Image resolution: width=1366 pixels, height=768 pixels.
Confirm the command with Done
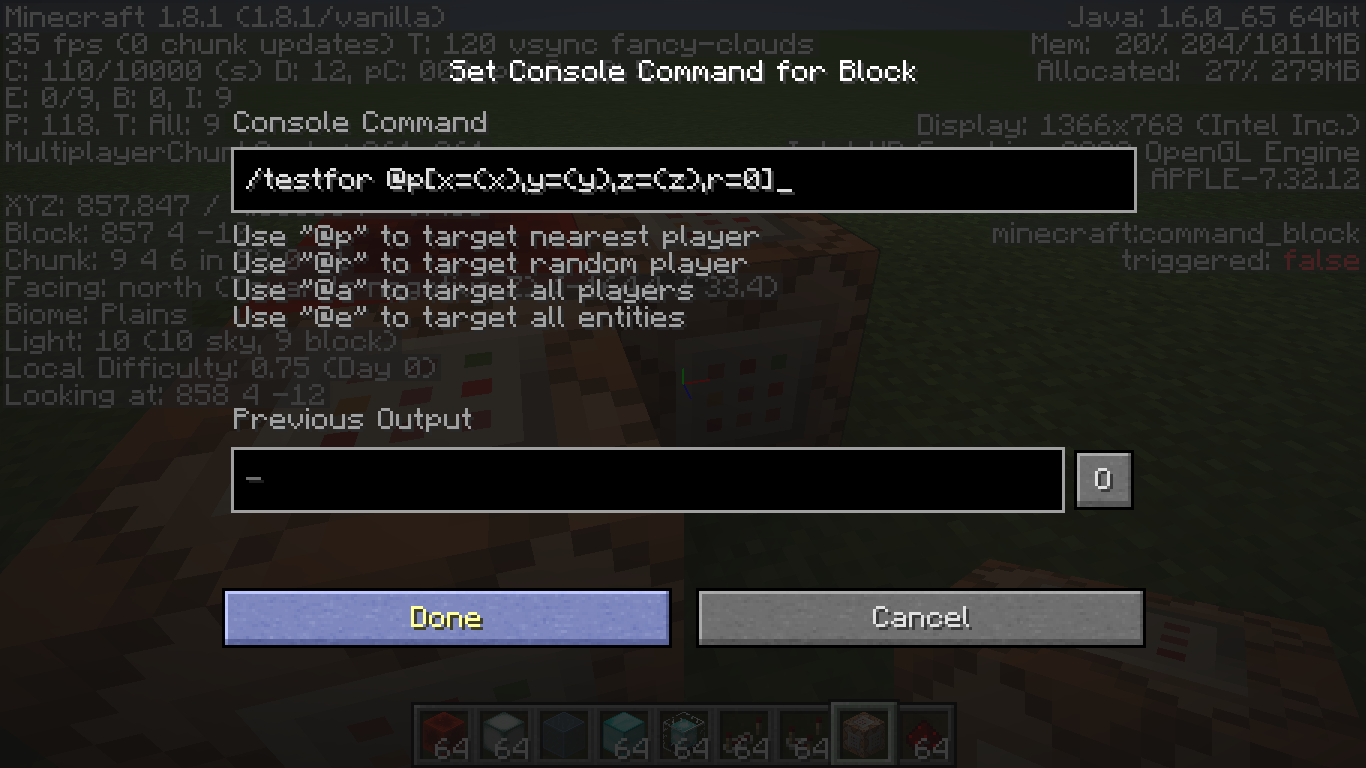pyautogui.click(x=446, y=617)
